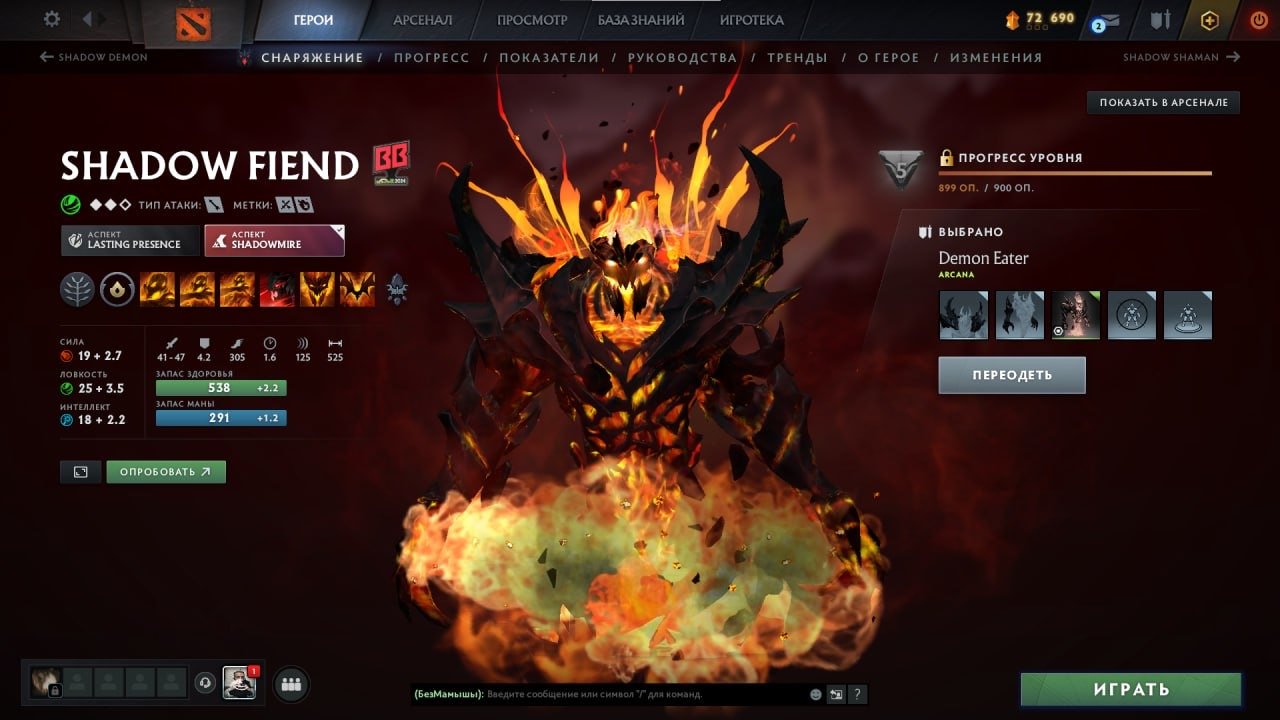Open the armory shield and sword icon
Image resolution: width=1280 pixels, height=720 pixels.
1160,19
